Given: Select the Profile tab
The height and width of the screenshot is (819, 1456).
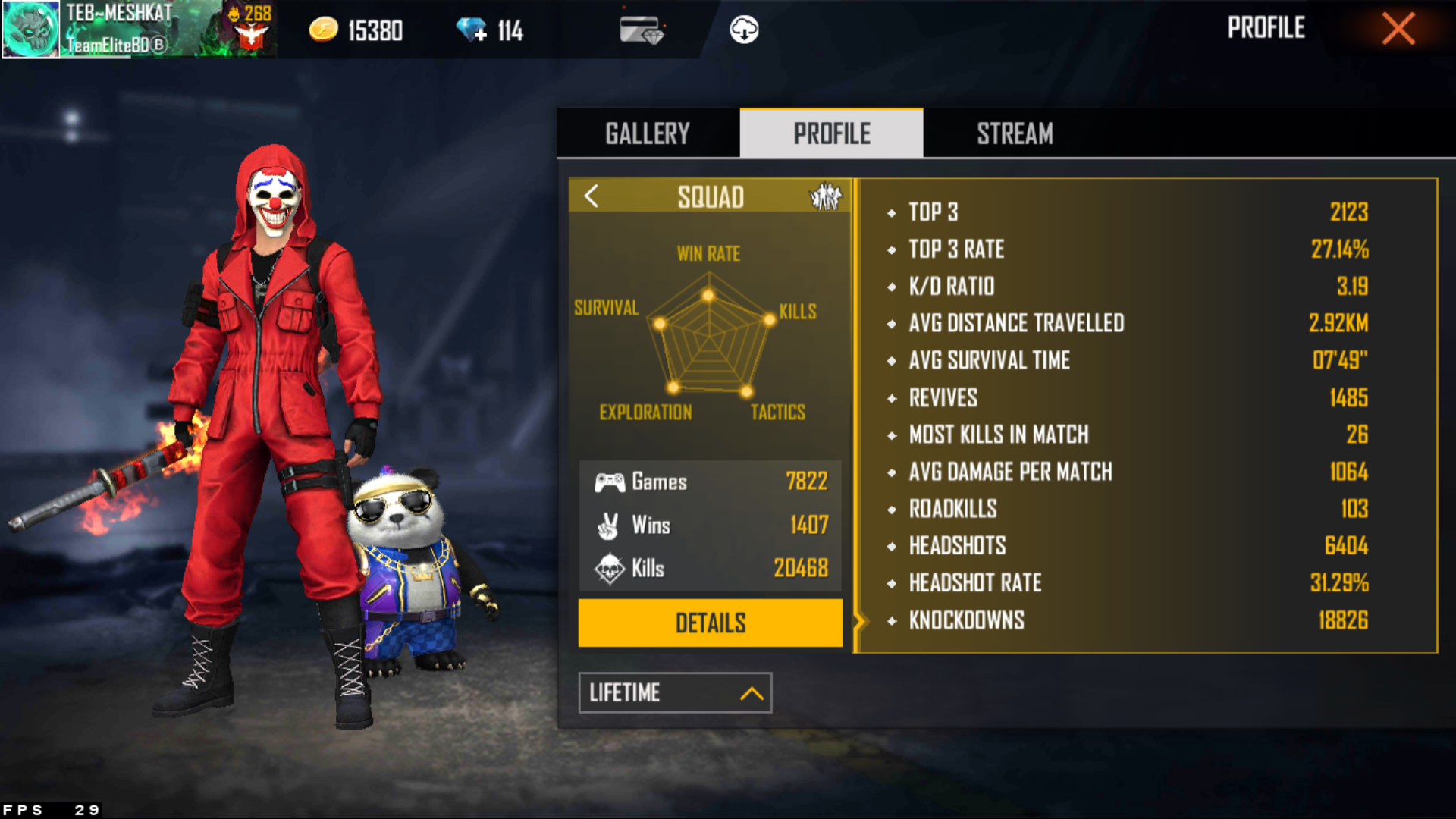Looking at the screenshot, I should click(x=831, y=133).
